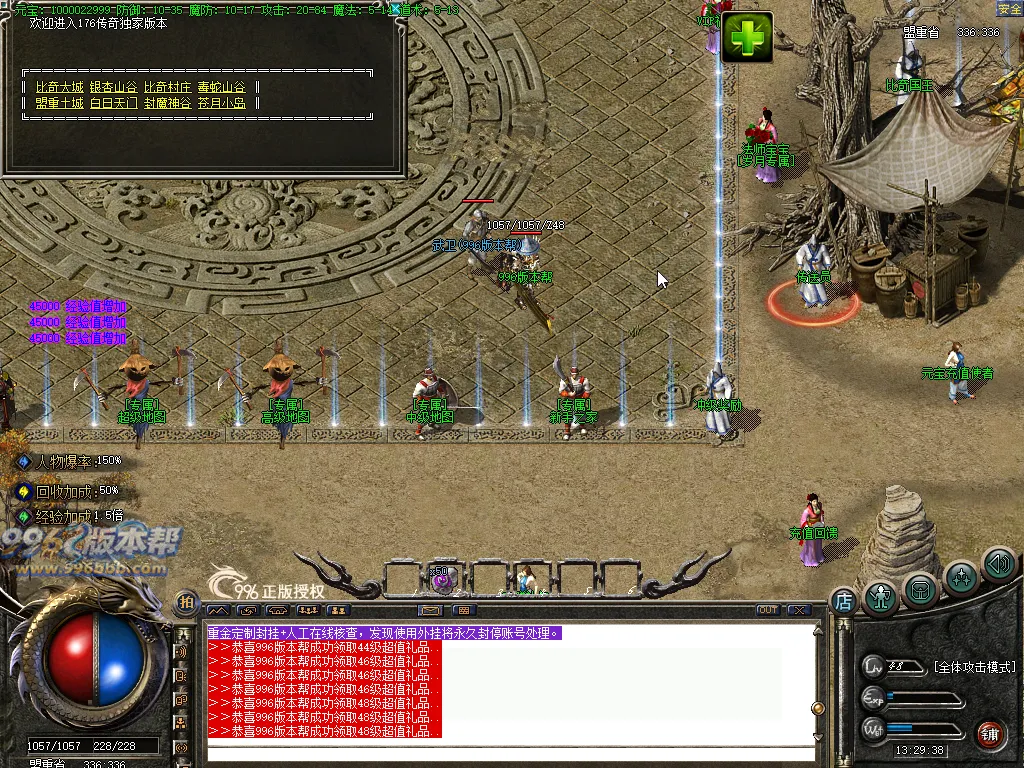Select the 比奇村庄 teleport link
This screenshot has width=1024, height=768.
tap(168, 87)
